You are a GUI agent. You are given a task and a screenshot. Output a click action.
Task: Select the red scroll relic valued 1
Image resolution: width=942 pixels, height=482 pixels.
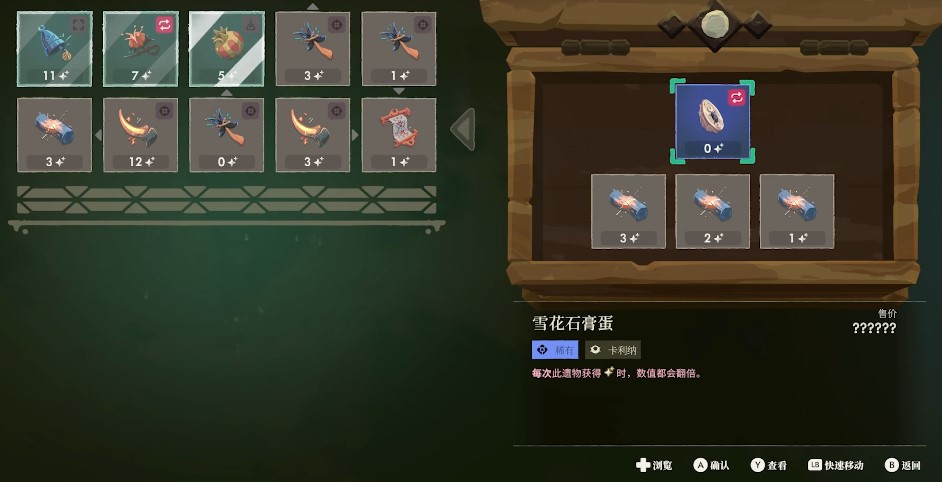398,134
